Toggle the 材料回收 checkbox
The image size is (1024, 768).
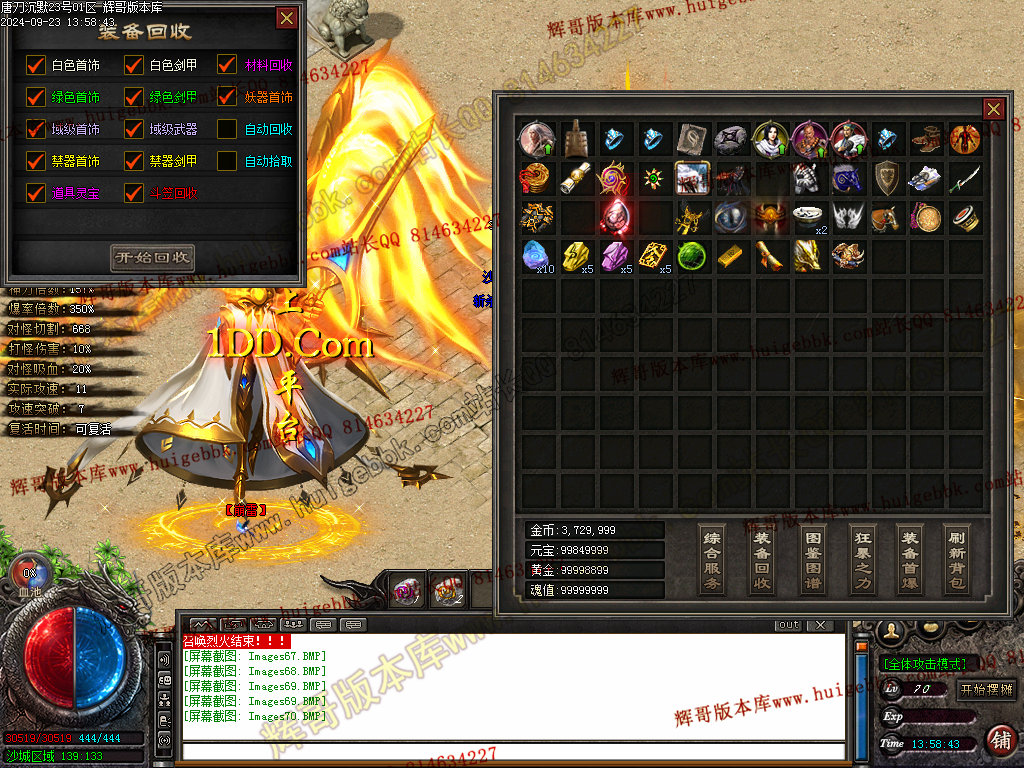pos(228,65)
